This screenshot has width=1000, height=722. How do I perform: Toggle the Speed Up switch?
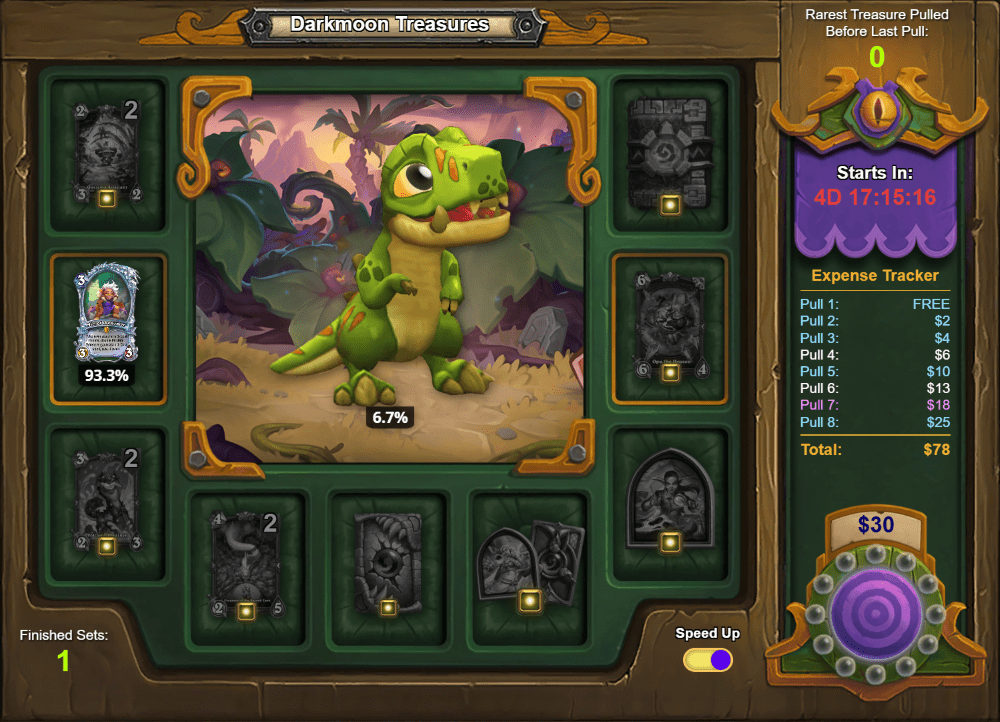[x=708, y=660]
